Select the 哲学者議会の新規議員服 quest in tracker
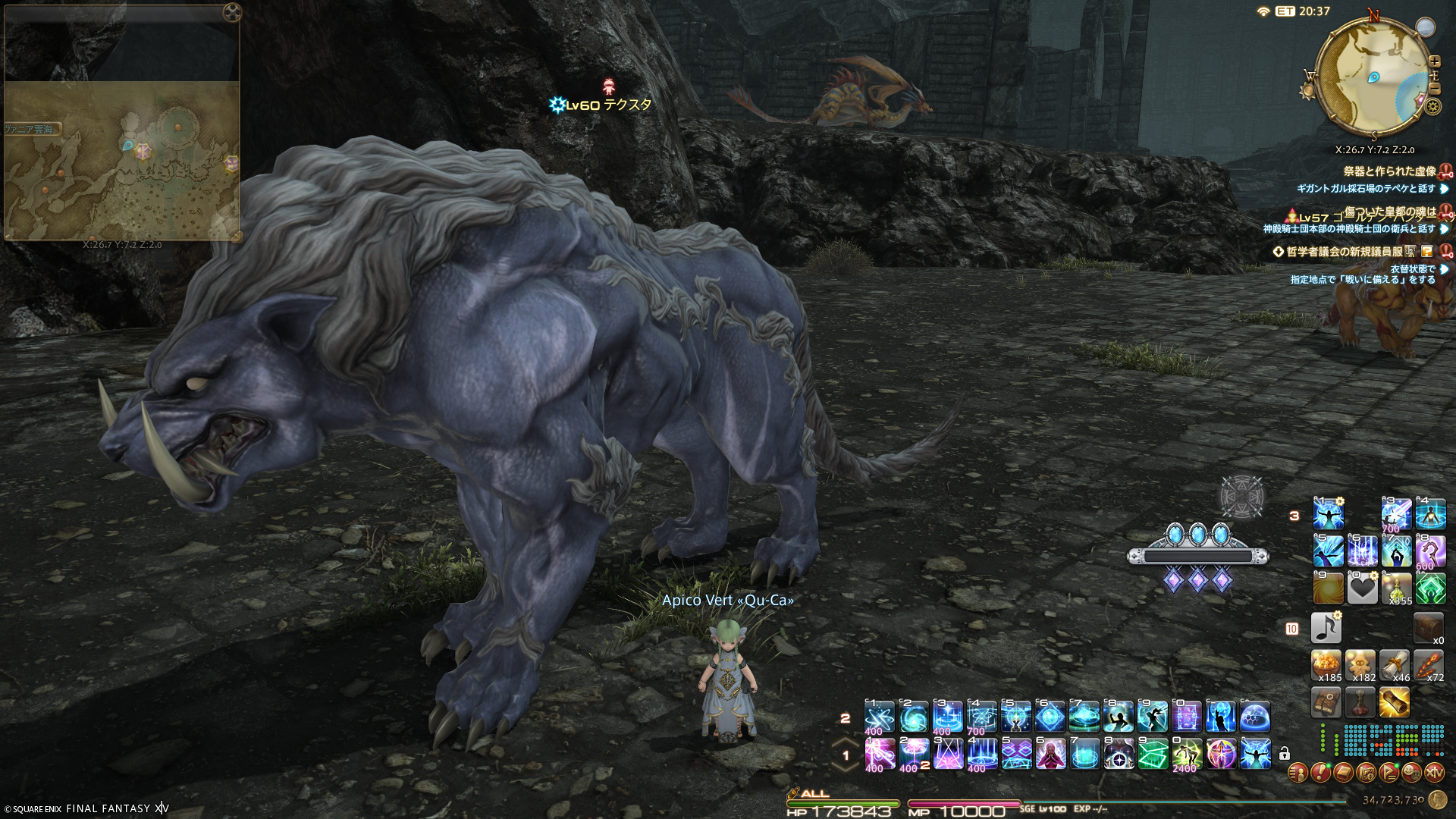Viewport: 1456px width, 819px height. [1344, 252]
